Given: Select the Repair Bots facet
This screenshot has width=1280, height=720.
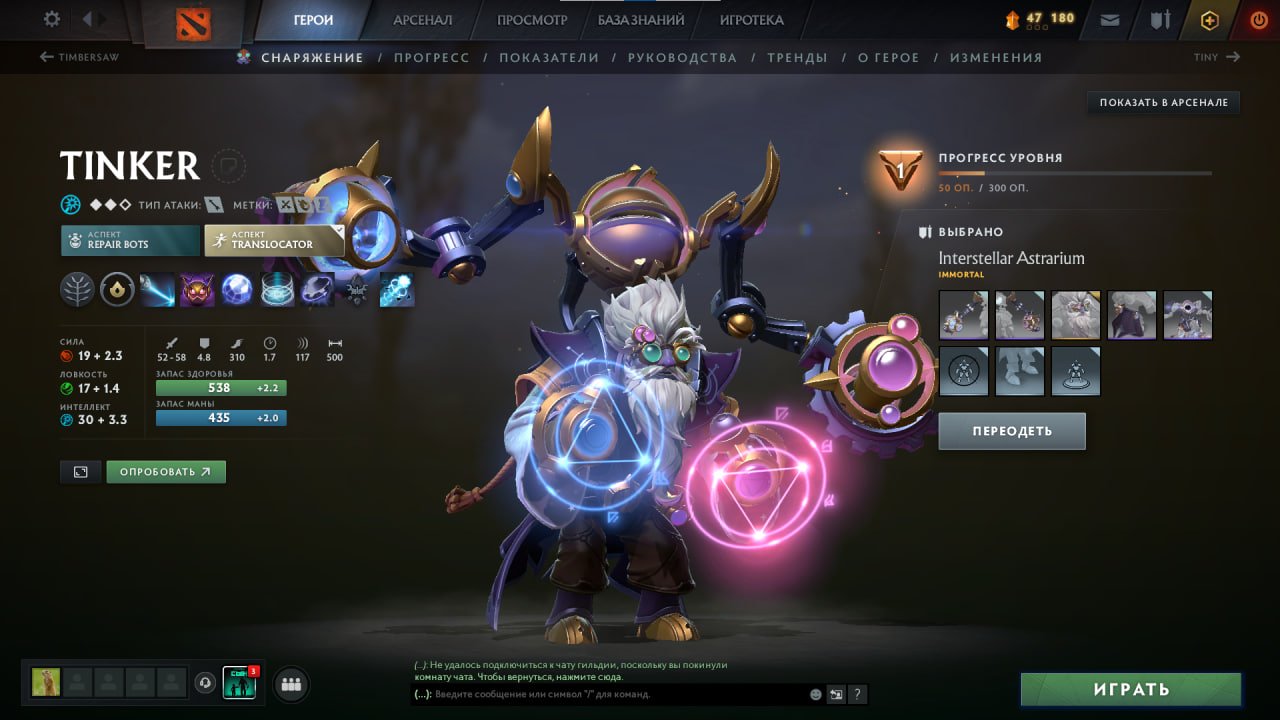Looking at the screenshot, I should point(129,240).
